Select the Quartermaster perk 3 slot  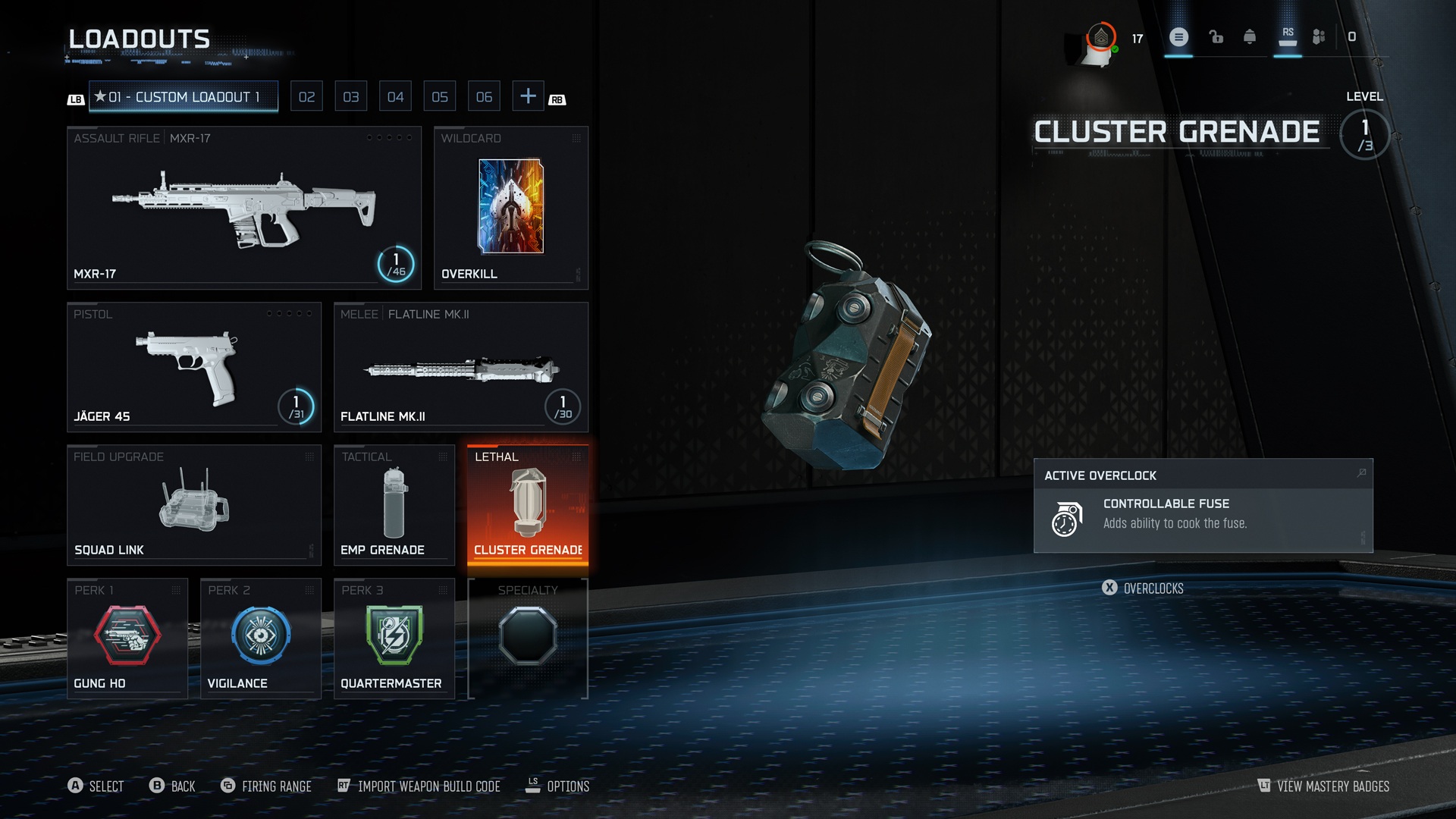point(394,638)
